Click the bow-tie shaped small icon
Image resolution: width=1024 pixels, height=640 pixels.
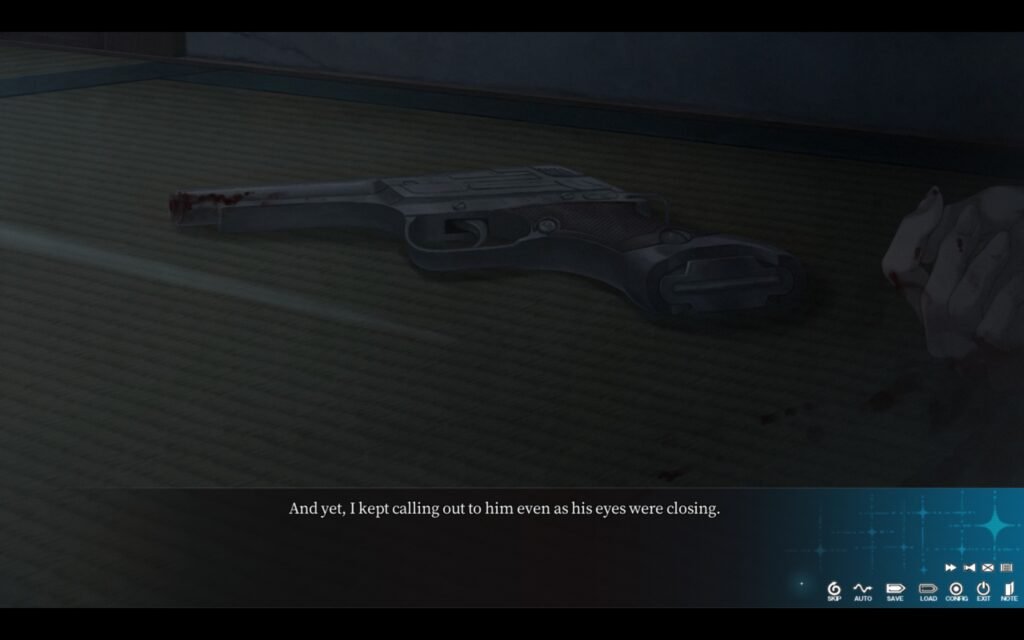click(x=969, y=568)
